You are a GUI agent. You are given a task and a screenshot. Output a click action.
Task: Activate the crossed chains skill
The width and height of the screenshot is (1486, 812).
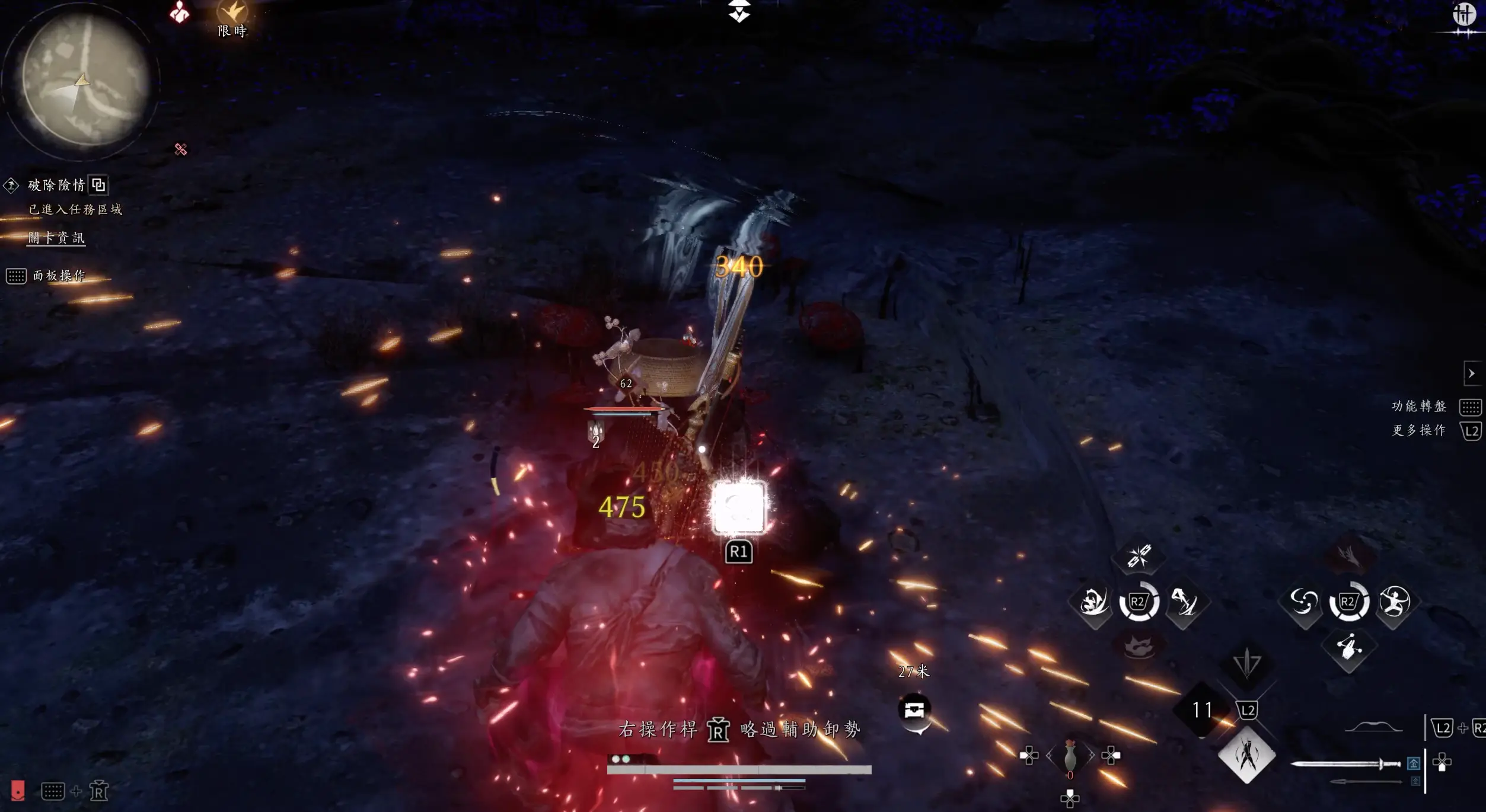click(1139, 556)
